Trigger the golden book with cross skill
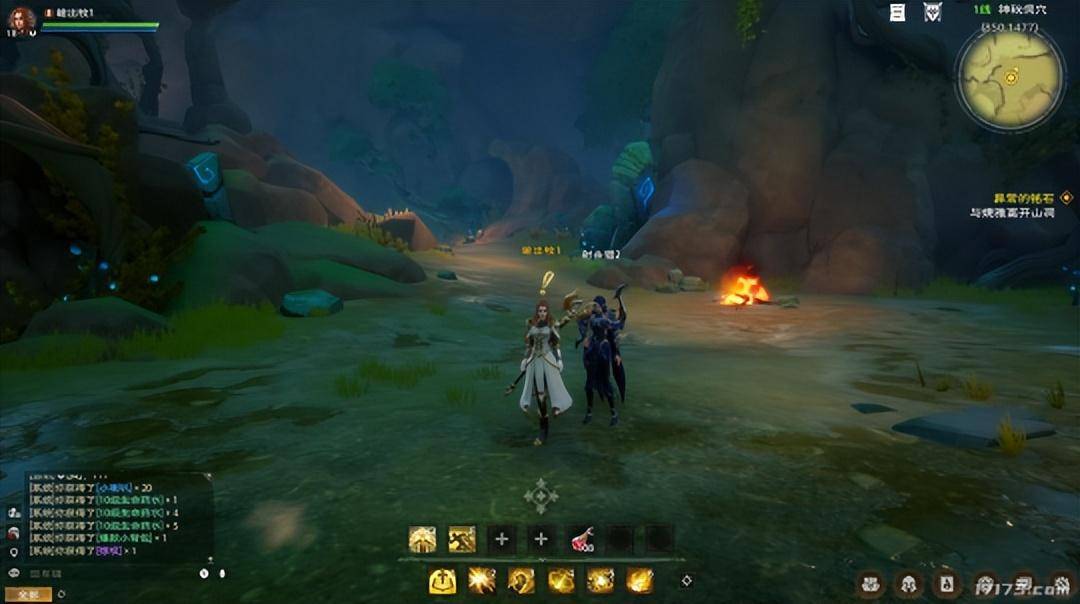1080x604 pixels. click(442, 581)
